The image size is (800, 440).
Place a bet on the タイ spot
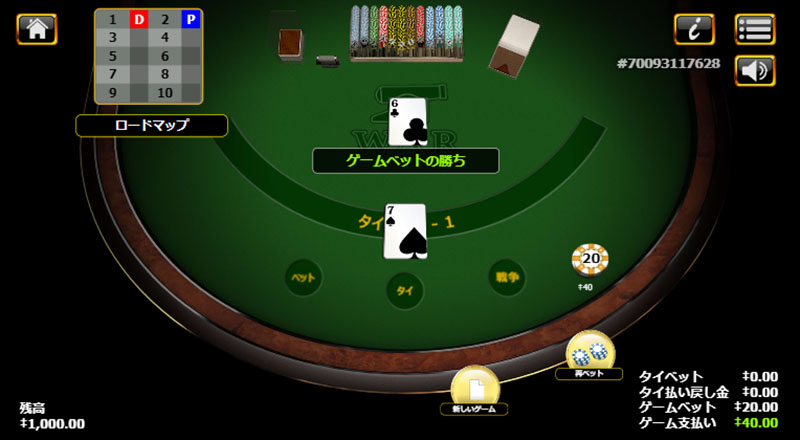point(405,290)
